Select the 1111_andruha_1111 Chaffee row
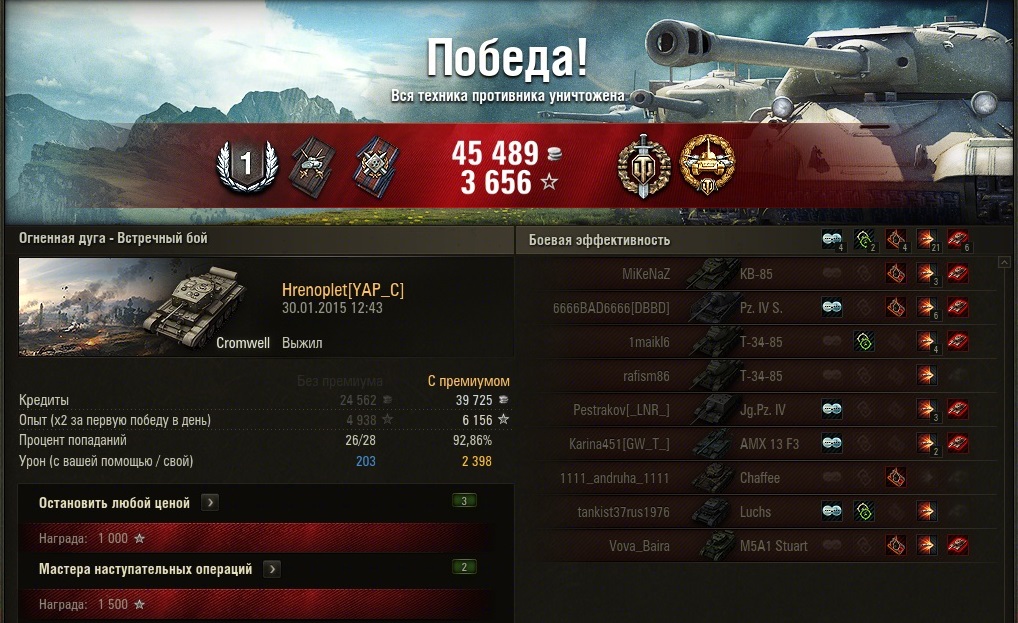Viewport: 1018px width, 623px height. point(755,478)
